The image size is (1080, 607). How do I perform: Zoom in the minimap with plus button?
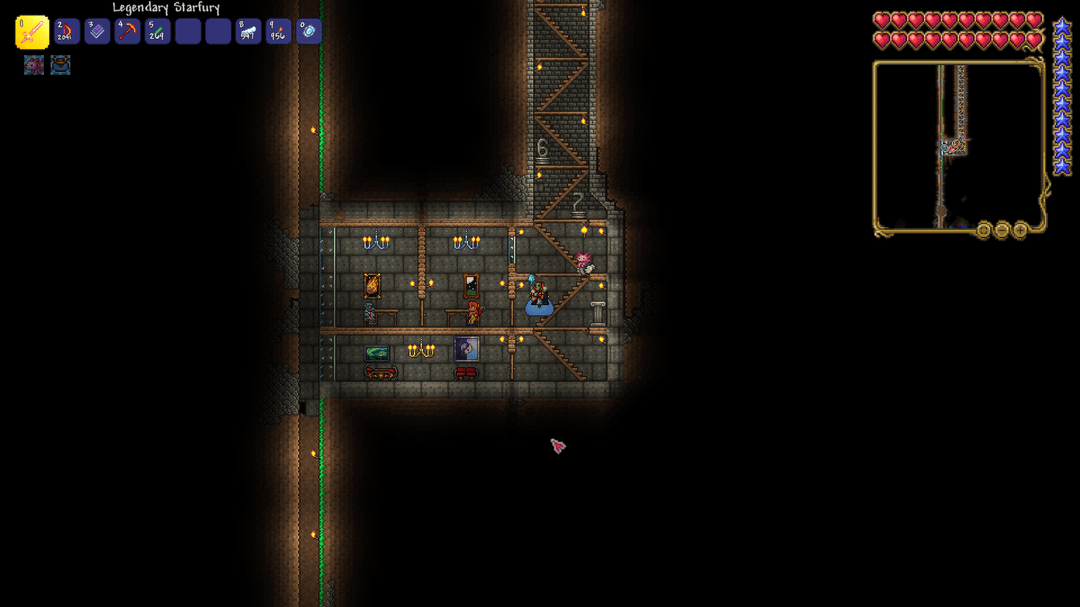coord(1020,230)
